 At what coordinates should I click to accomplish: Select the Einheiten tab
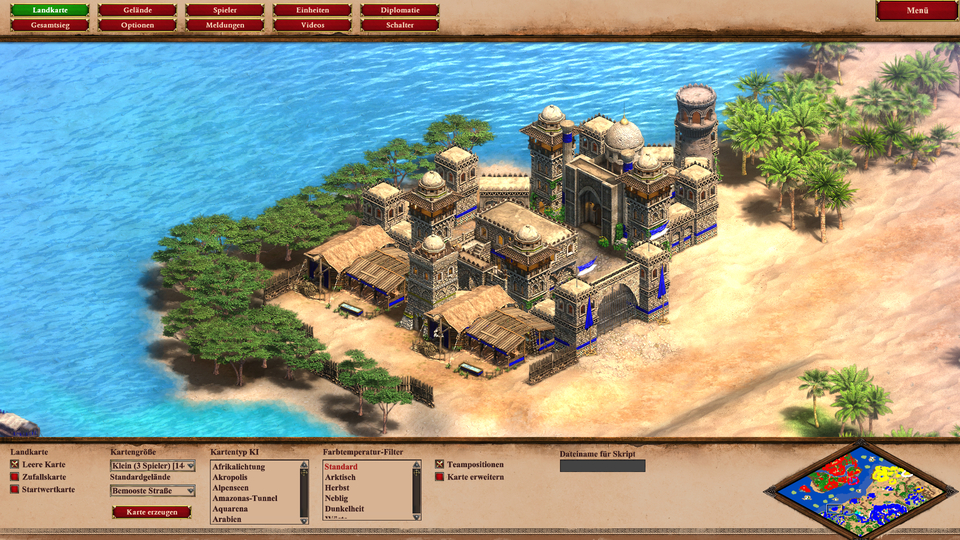tap(312, 10)
